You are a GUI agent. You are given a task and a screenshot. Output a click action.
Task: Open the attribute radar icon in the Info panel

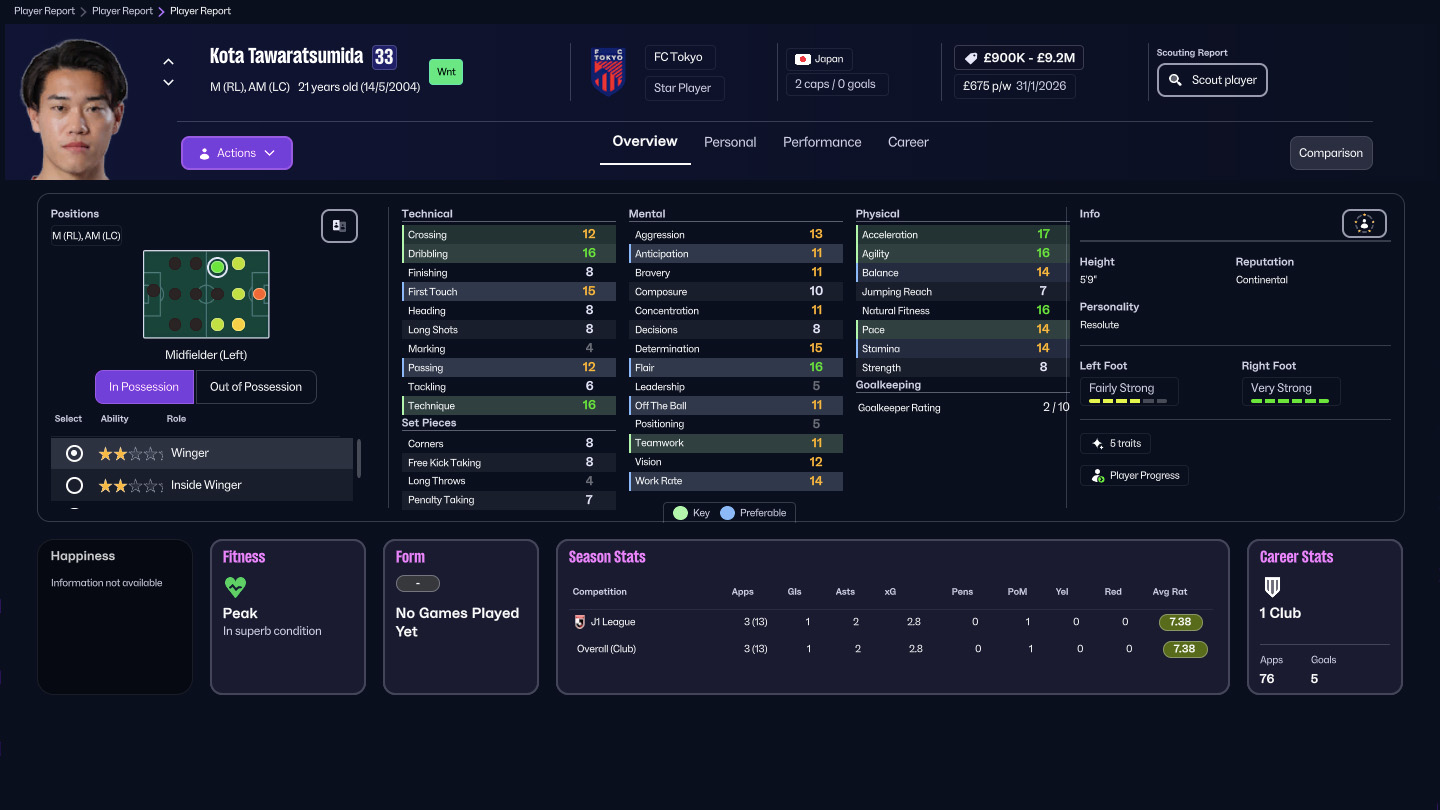click(1364, 223)
